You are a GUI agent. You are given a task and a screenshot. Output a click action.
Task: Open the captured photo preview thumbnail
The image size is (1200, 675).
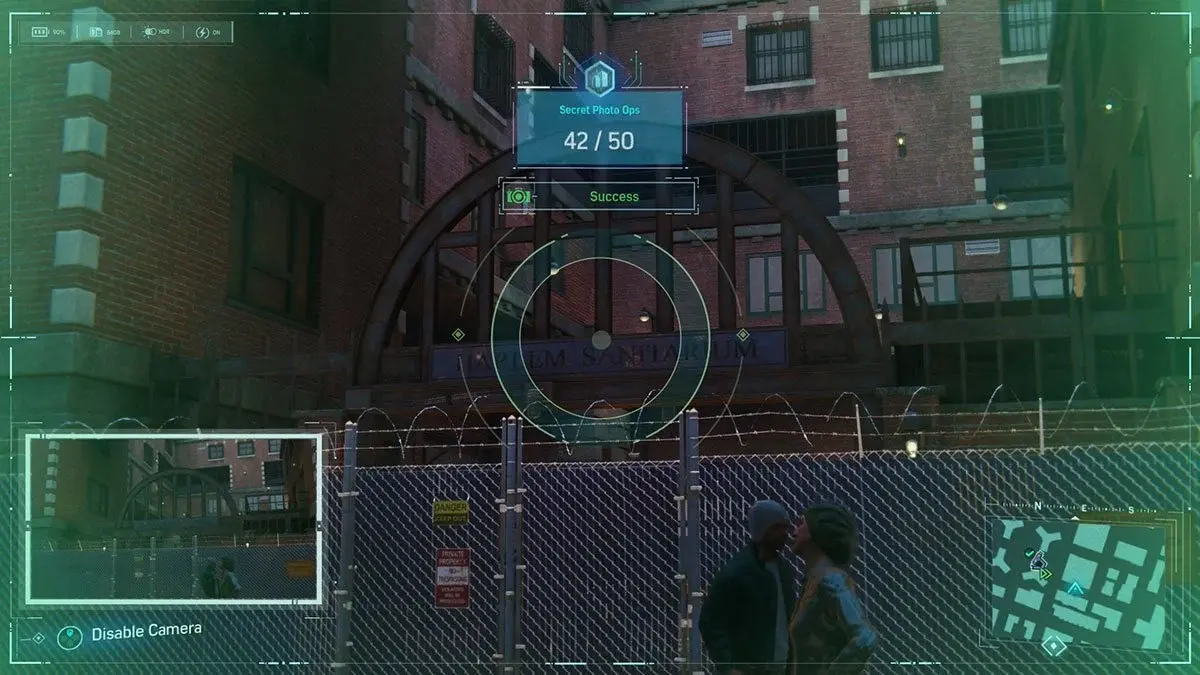(174, 518)
